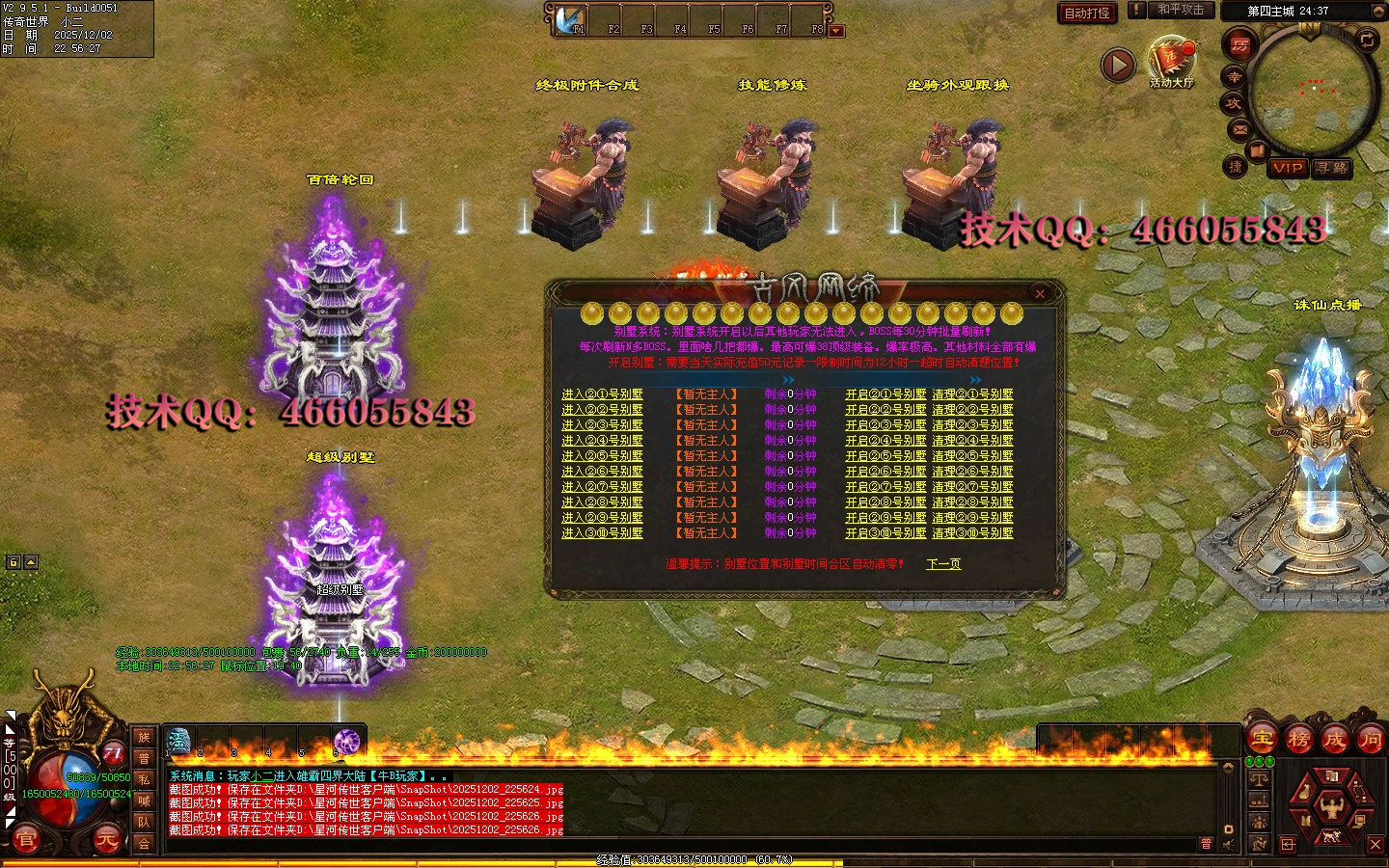Switch attack mode 和平攻击
Viewport: 1389px width, 868px height.
tap(1181, 10)
